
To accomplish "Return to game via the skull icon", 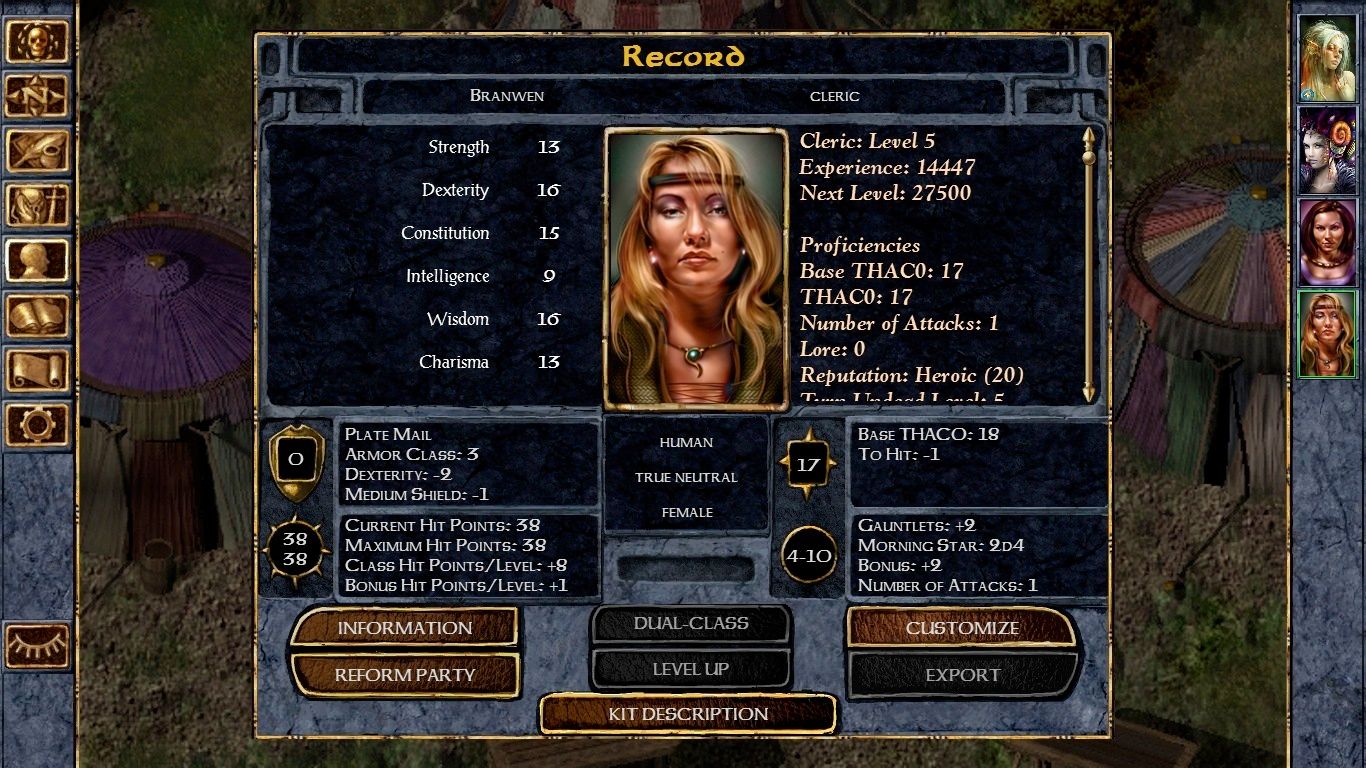I will coord(38,41).
